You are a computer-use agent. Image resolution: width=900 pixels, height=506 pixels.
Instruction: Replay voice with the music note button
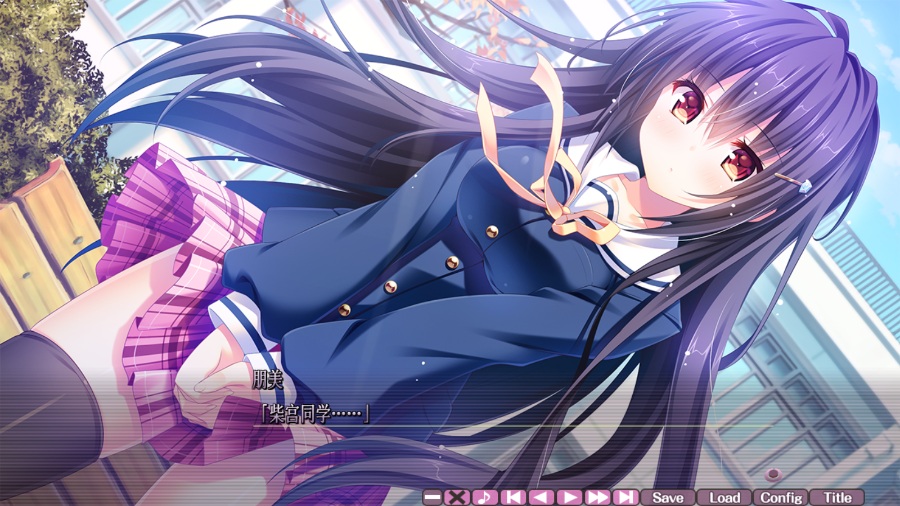point(485,497)
